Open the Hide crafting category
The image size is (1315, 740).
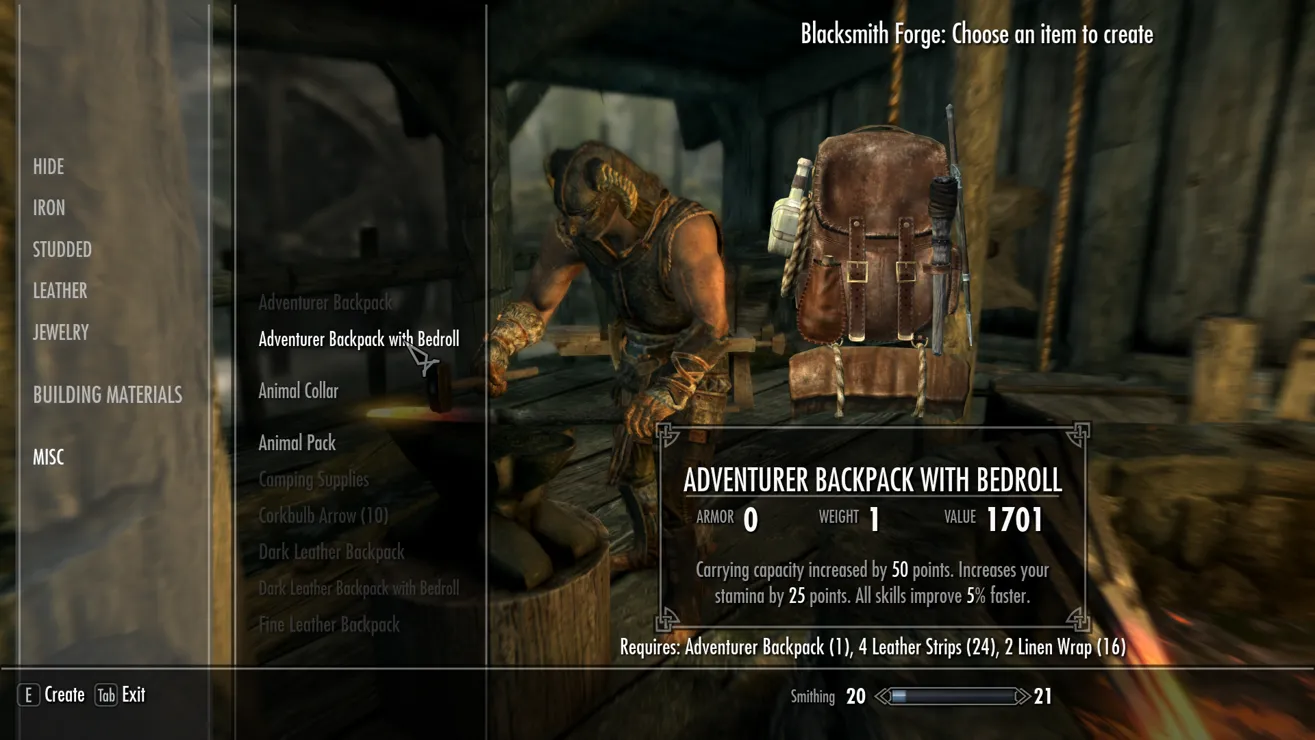[x=48, y=167]
